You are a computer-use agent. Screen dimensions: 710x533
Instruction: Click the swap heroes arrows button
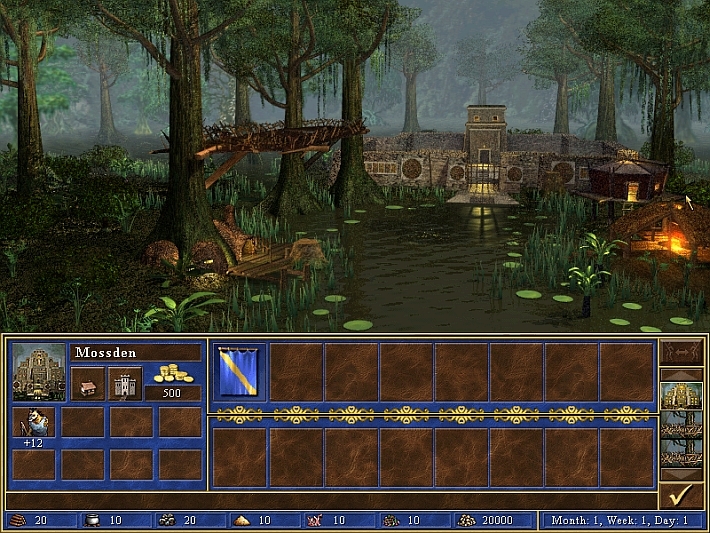pos(681,352)
